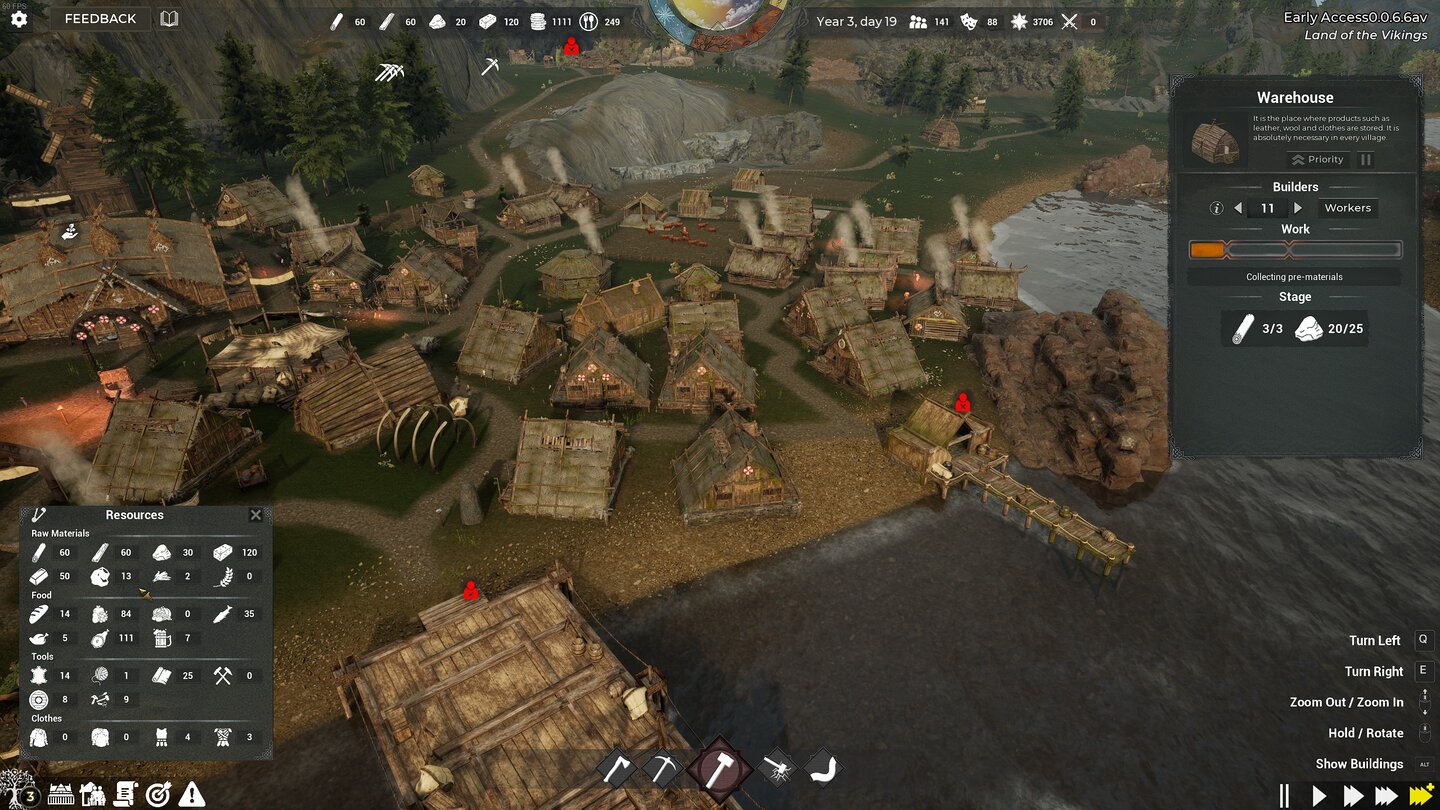The image size is (1440, 810).
Task: Toggle Priority on the Warehouse
Action: coord(1317,159)
